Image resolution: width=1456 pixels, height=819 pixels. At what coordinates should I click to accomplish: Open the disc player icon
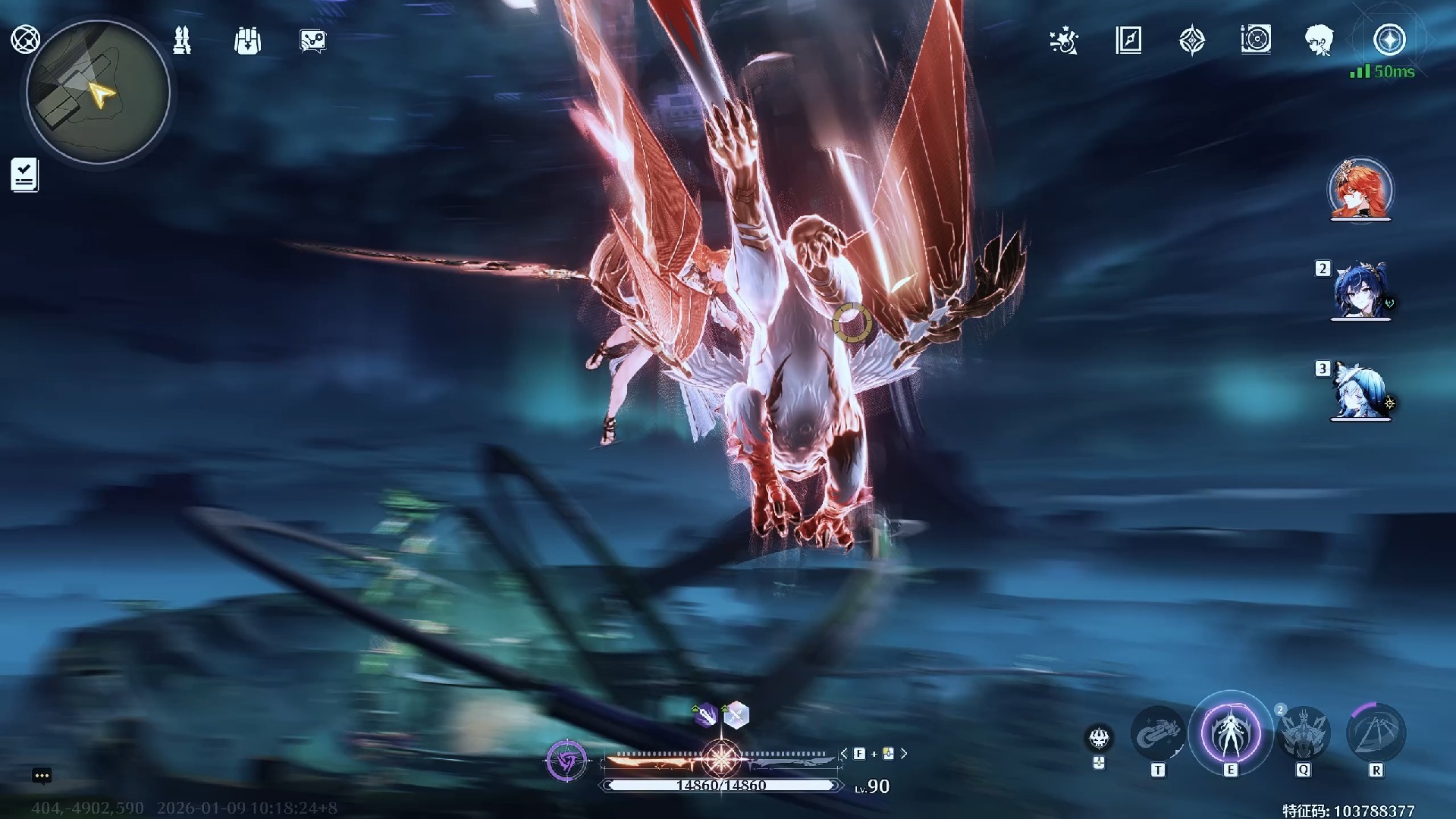[x=1256, y=40]
